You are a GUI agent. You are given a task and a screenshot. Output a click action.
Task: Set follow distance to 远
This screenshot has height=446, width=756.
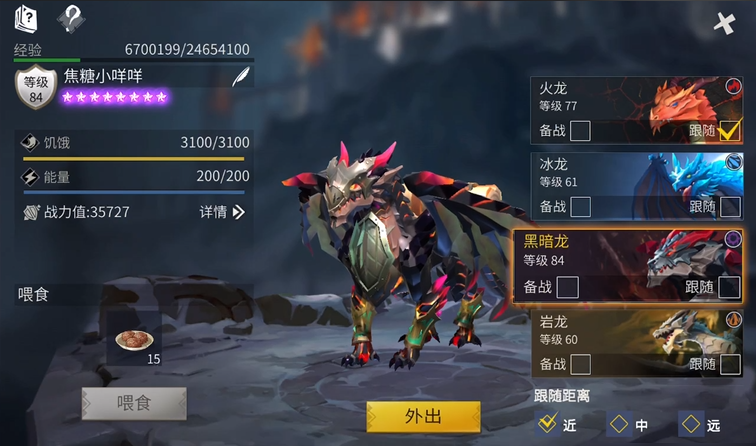(x=690, y=424)
